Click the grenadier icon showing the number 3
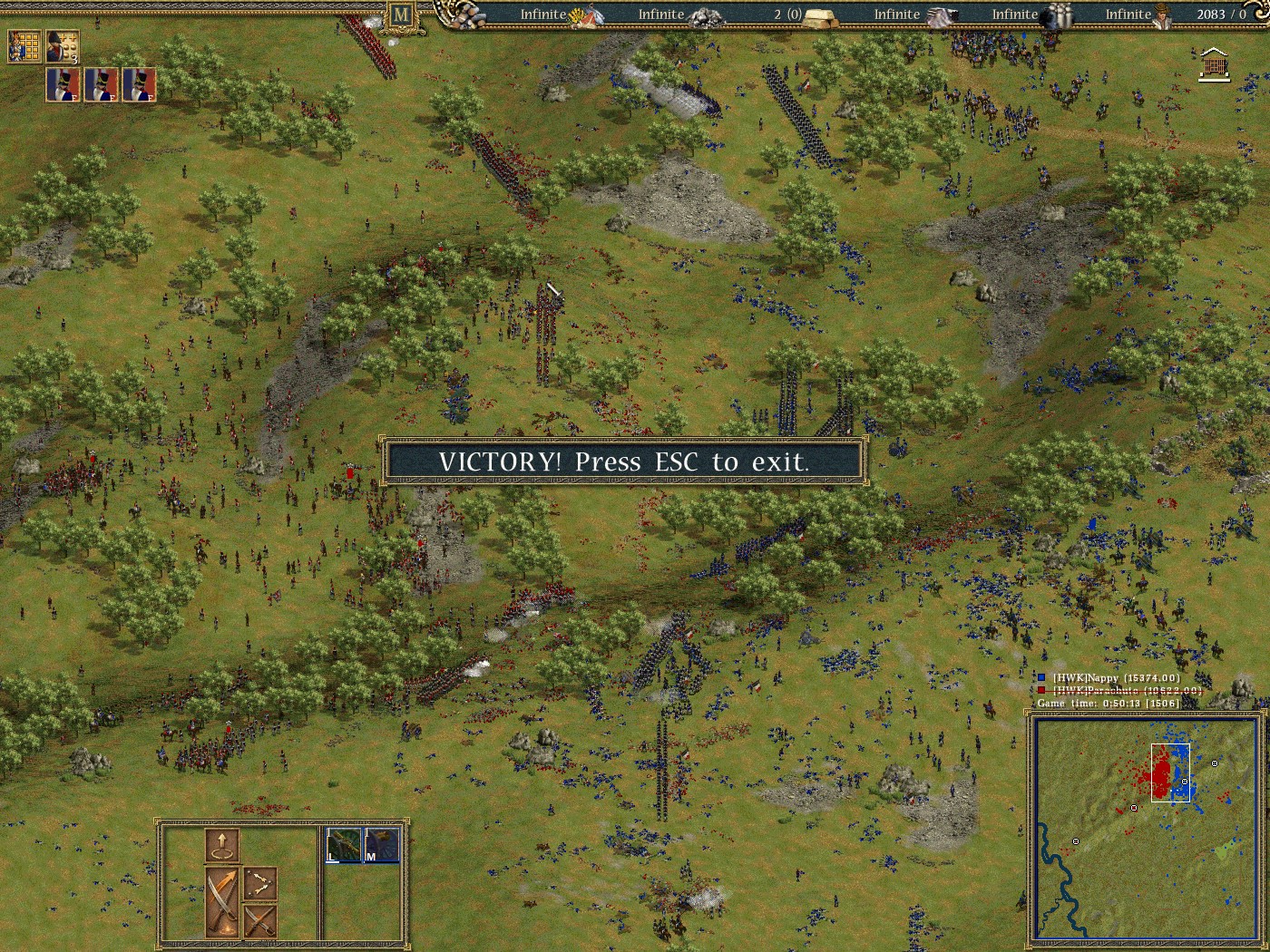Screen dimensions: 1270x952 point(62,45)
